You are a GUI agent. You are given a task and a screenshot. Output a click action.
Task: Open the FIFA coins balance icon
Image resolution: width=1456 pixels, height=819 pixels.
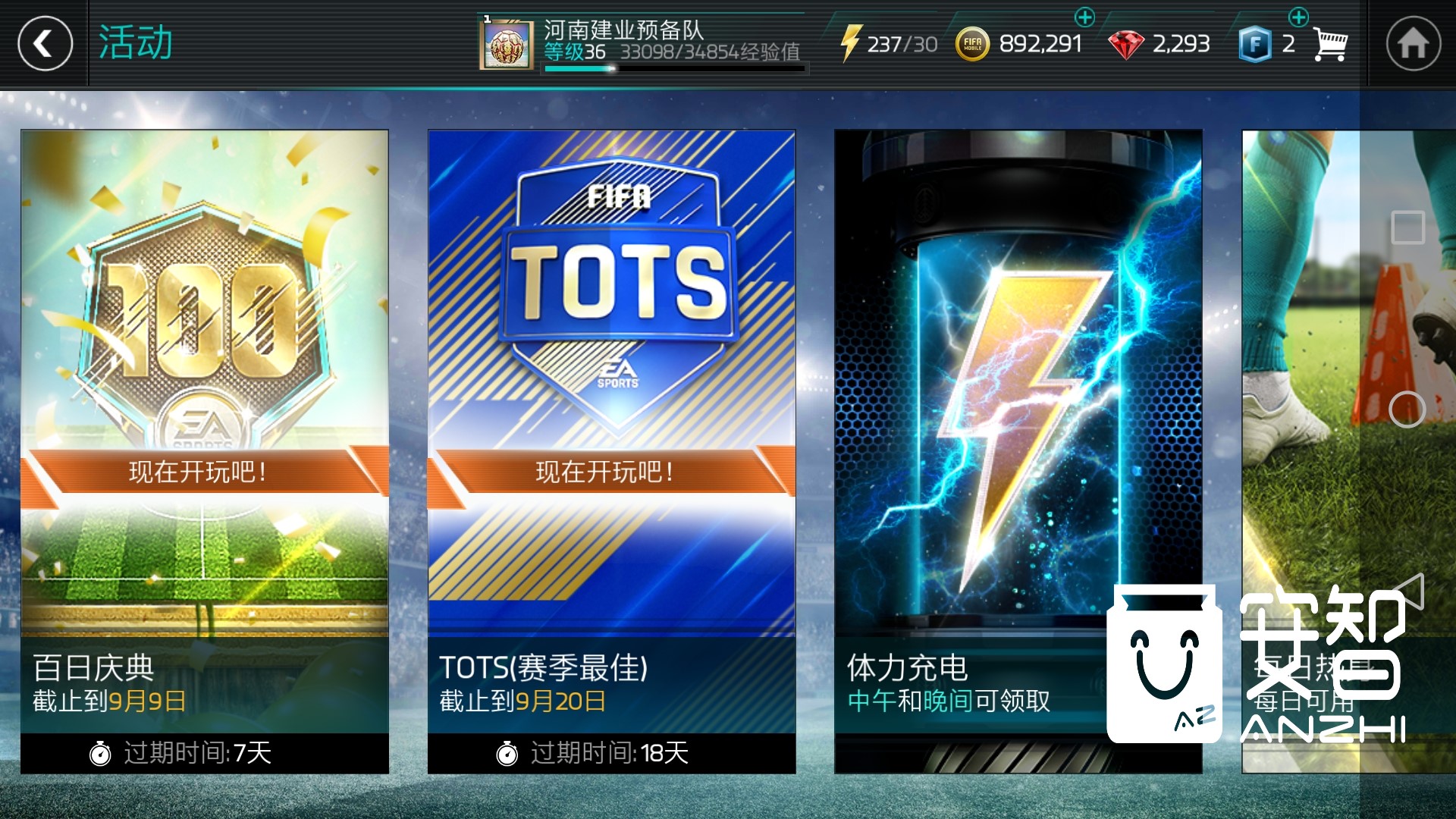[974, 43]
